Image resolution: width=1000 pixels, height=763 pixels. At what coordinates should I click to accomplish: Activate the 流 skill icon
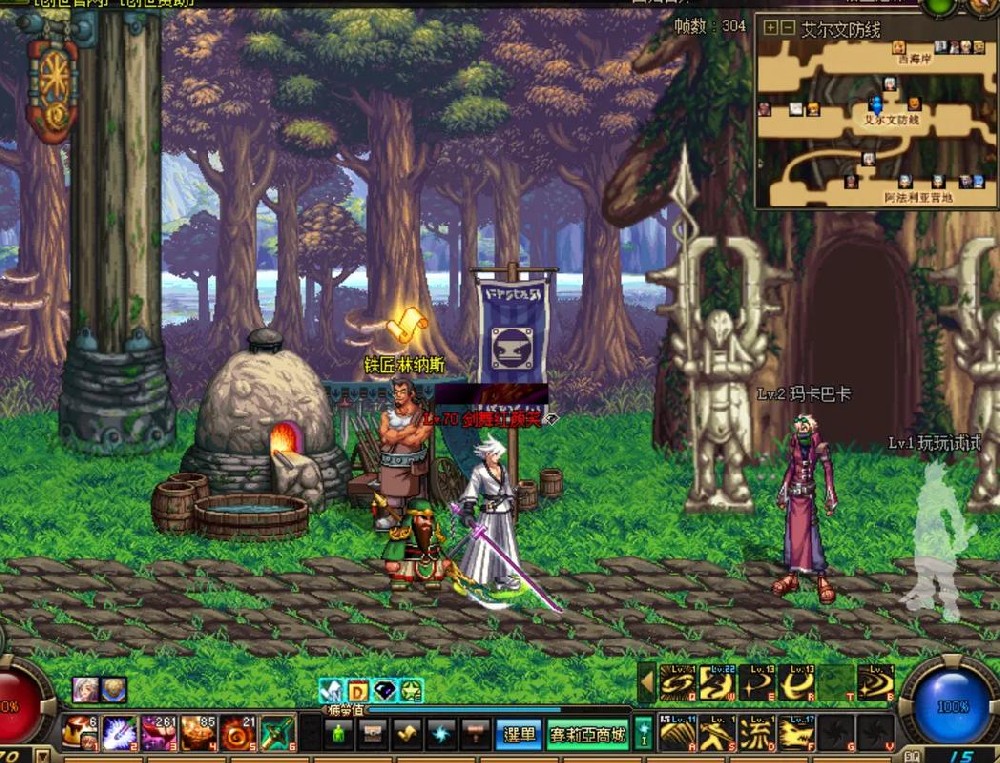[756, 735]
